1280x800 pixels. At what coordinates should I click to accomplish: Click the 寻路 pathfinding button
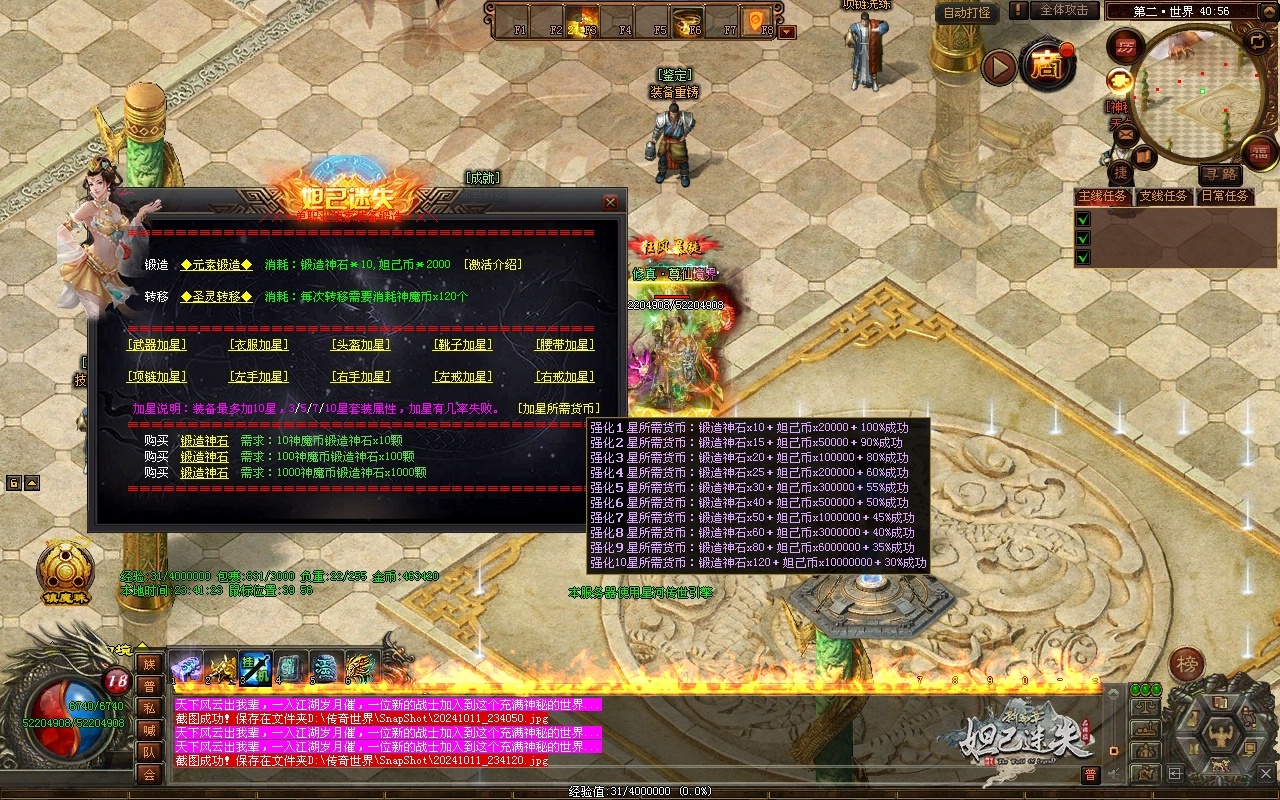tap(1219, 175)
